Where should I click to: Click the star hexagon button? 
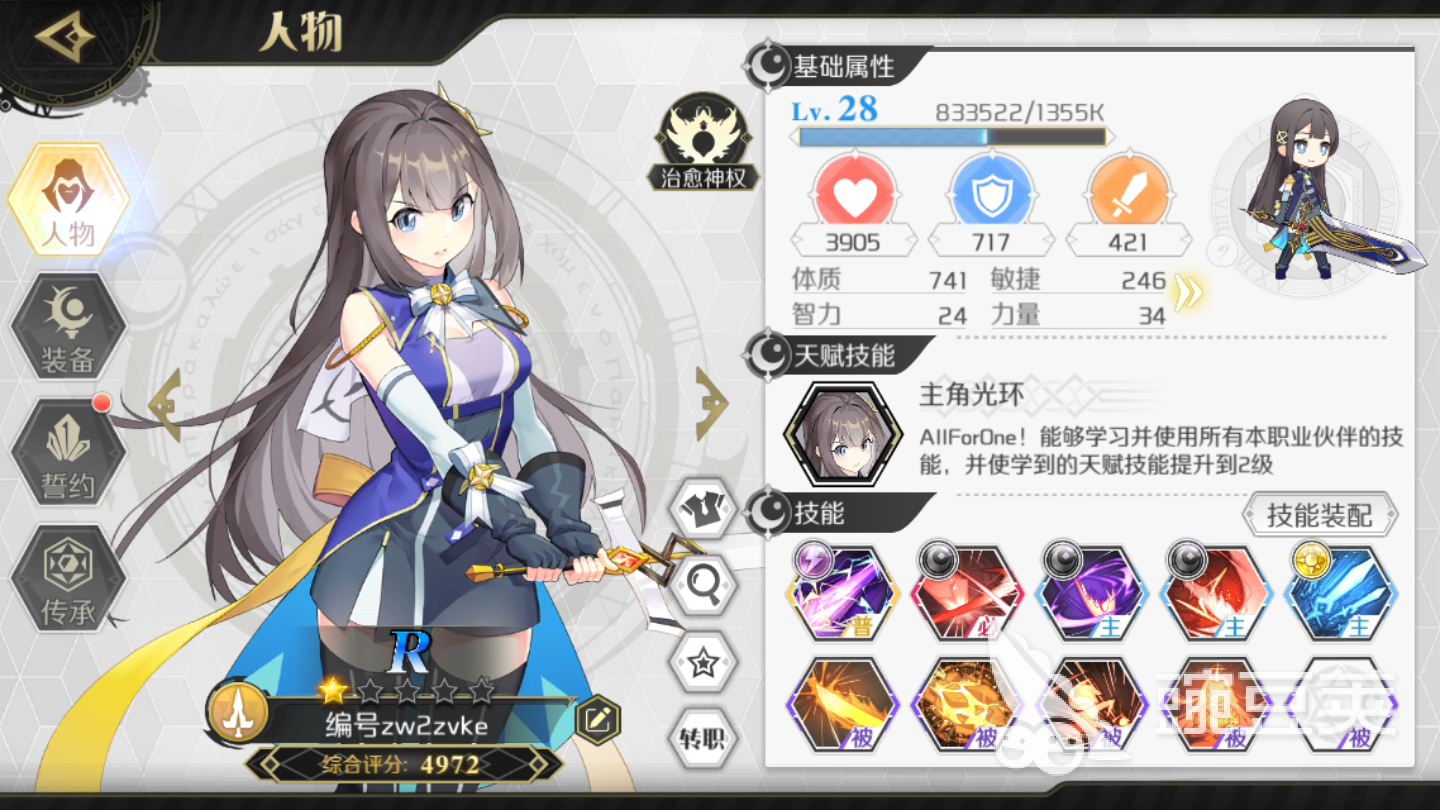(701, 662)
